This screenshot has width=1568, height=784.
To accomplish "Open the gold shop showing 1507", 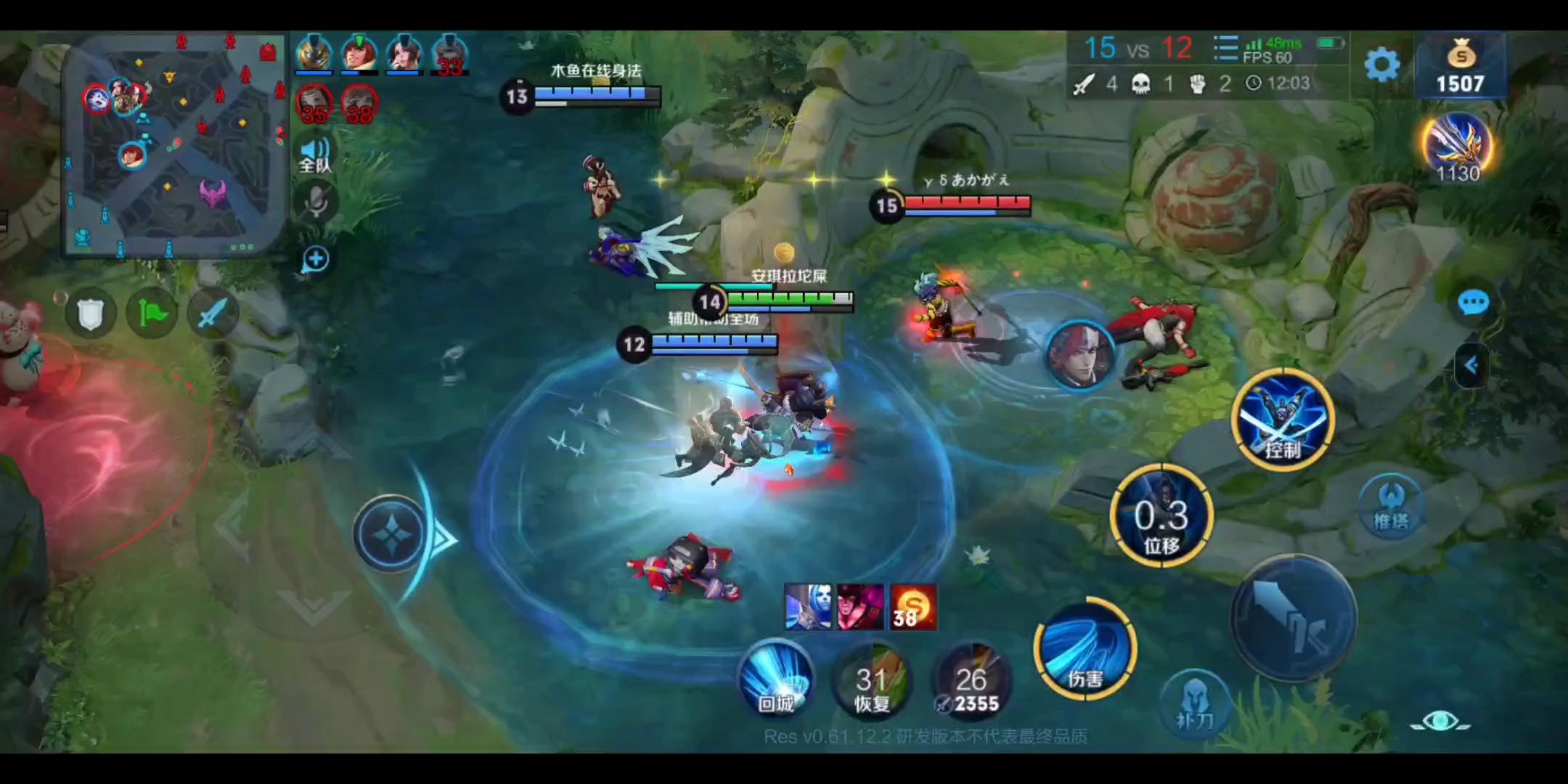I will pyautogui.click(x=1460, y=67).
